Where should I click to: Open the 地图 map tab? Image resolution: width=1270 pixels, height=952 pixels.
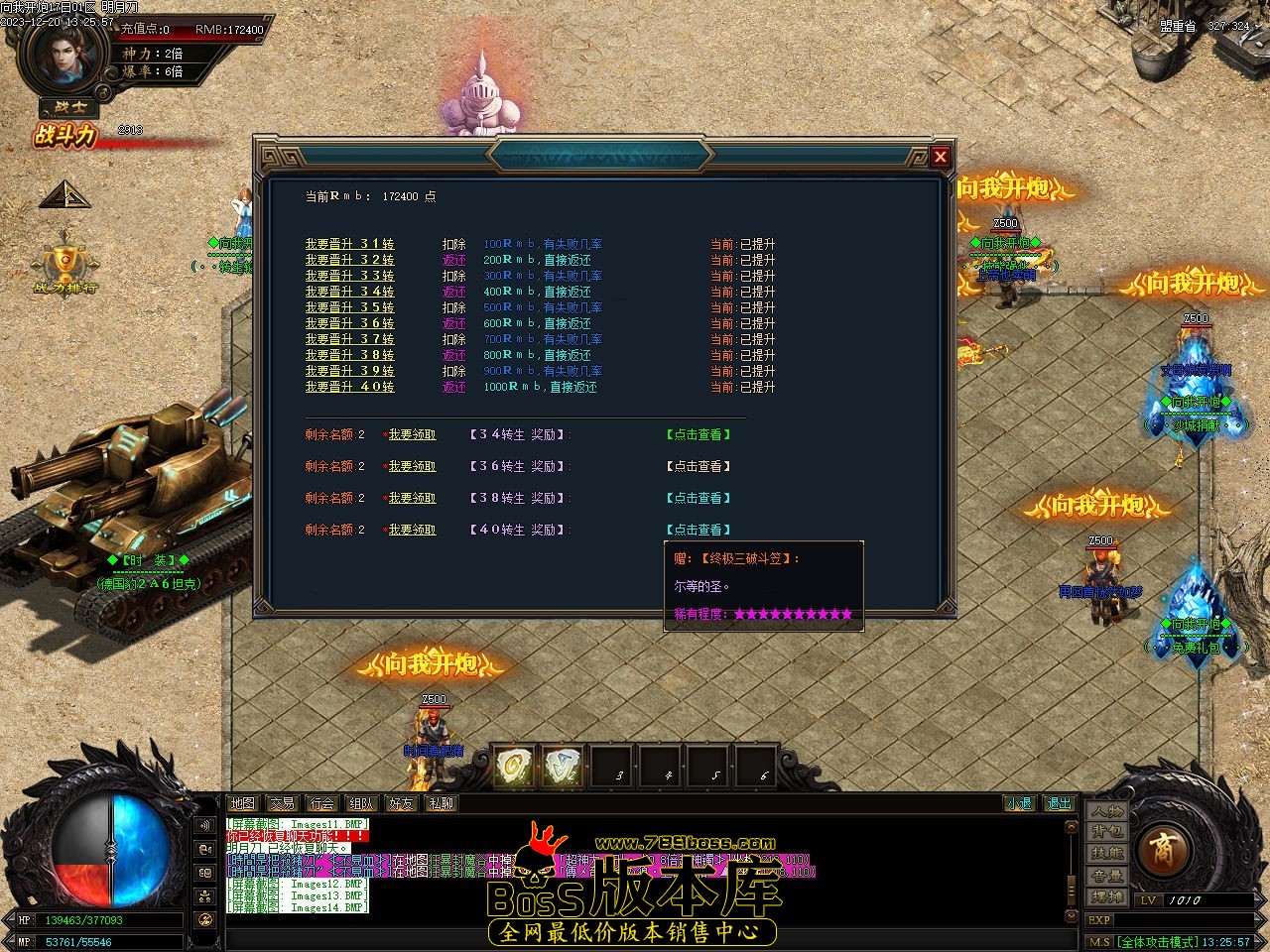click(242, 803)
